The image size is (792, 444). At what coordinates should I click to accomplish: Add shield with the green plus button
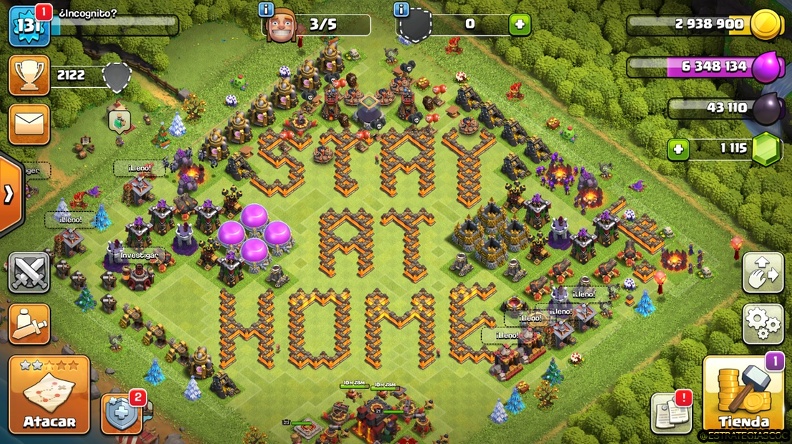coord(519,25)
